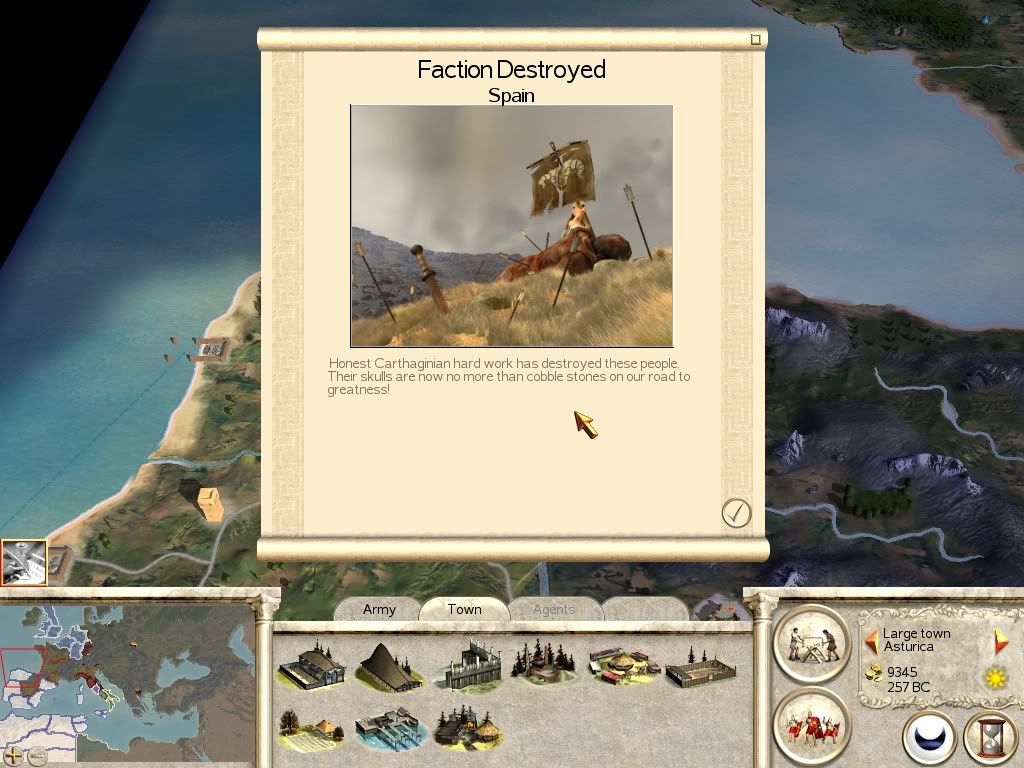
Task: Open the faction overview crescent button
Action: coord(930,739)
